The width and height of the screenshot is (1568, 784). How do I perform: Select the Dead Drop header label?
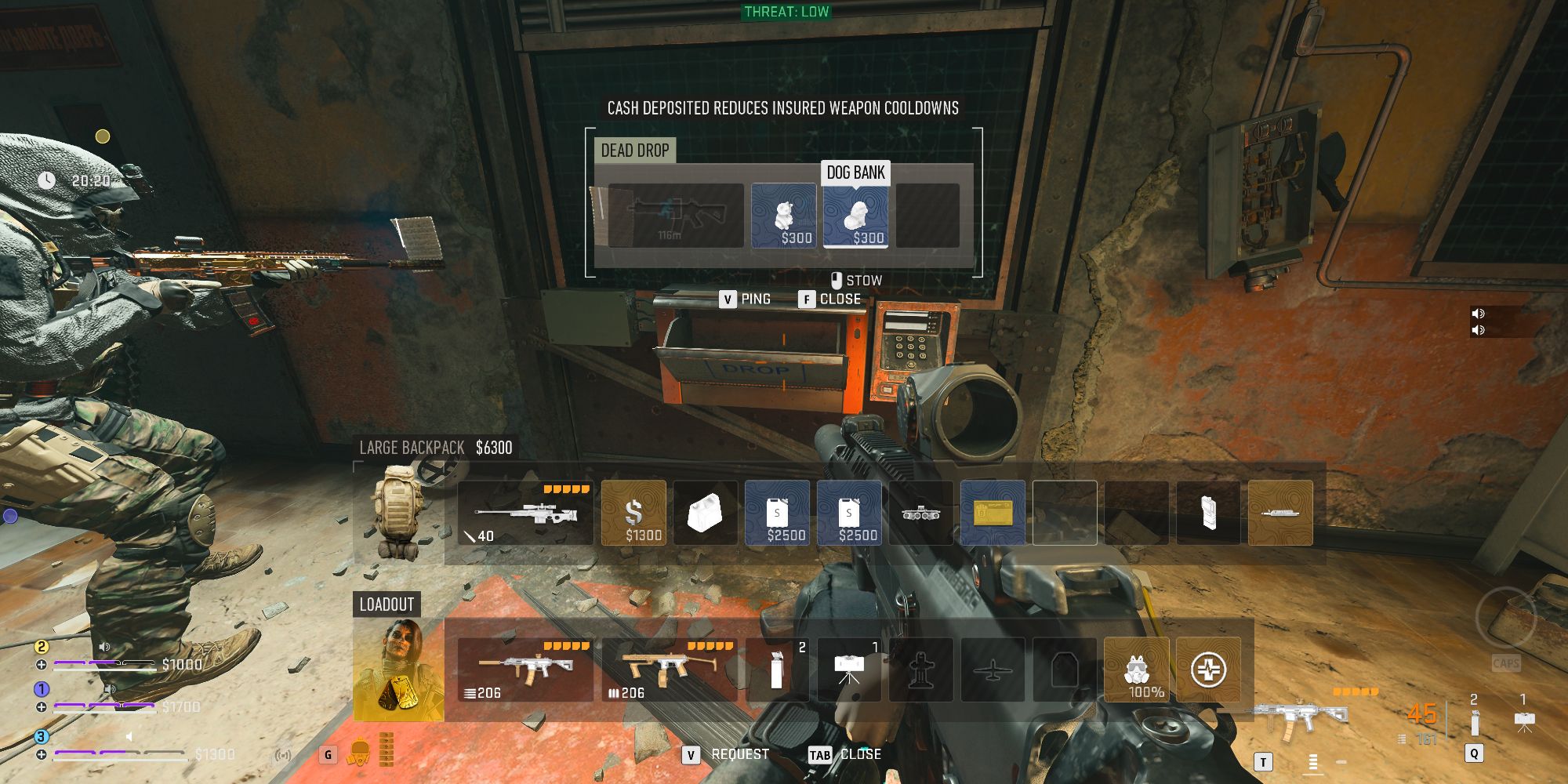point(635,151)
